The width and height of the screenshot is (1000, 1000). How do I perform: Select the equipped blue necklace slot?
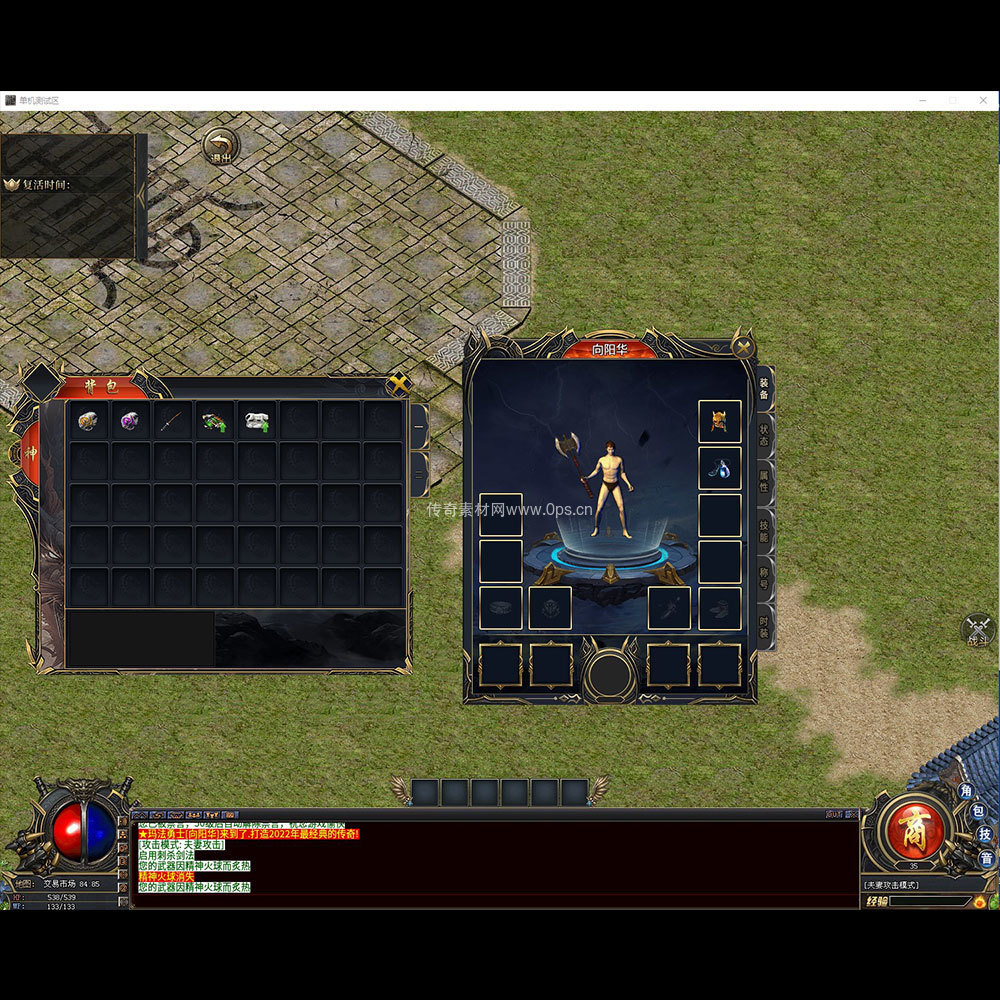(x=719, y=468)
